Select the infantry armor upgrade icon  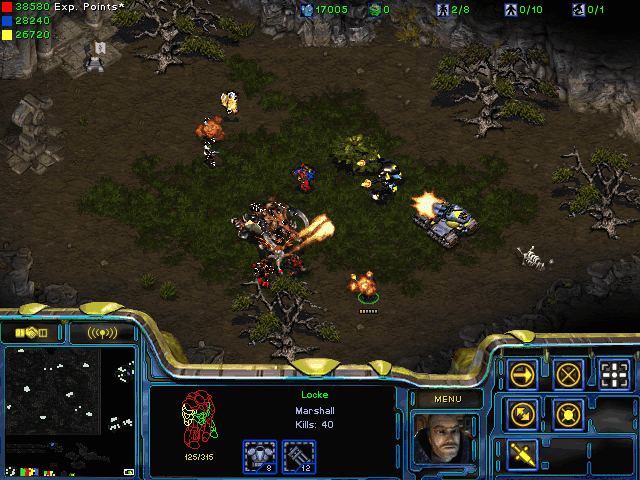pos(259,455)
